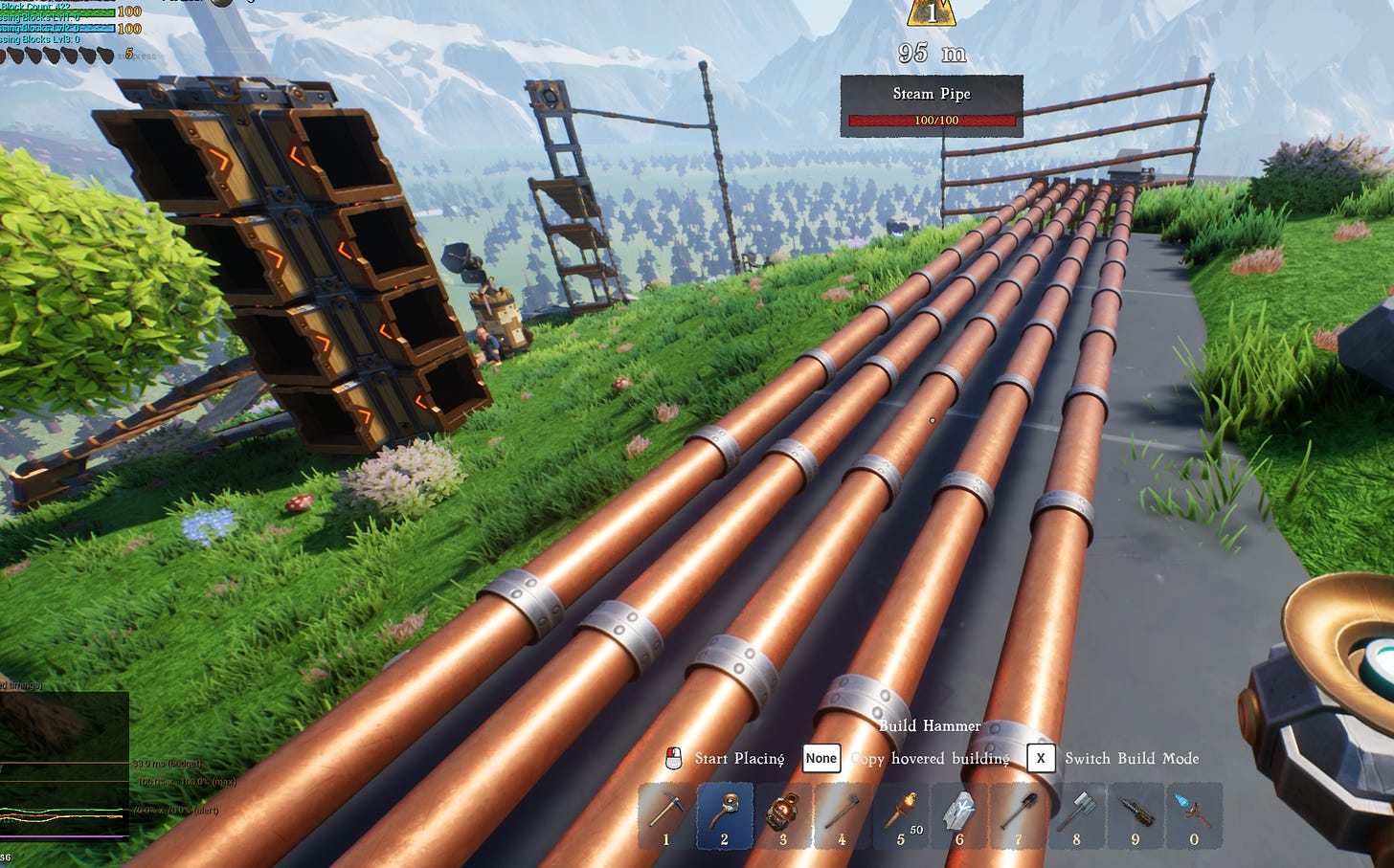Equip the axe from hotbar slot 4

(842, 814)
